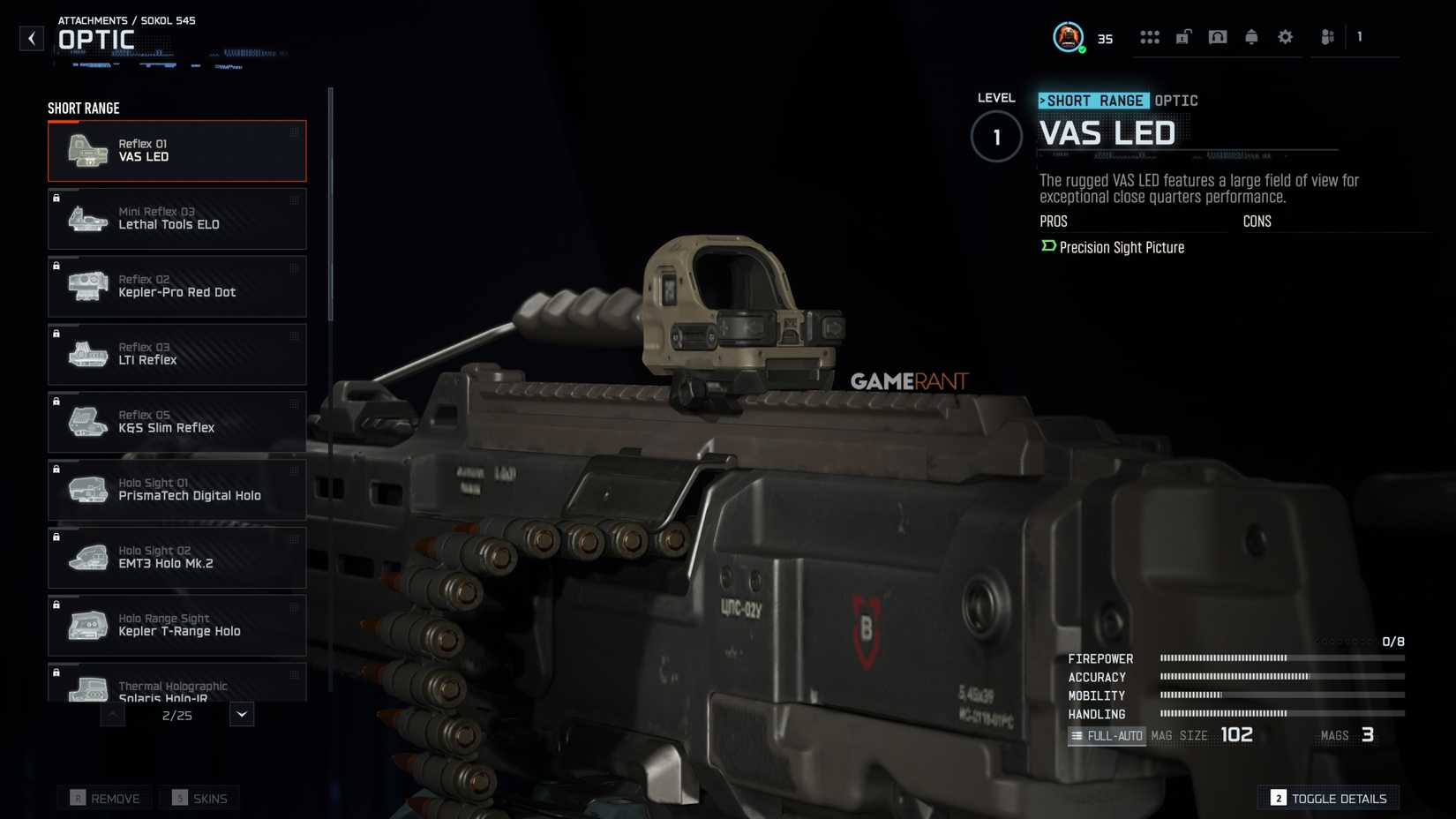The image size is (1456, 819).
Task: Click the squad icon next to the counter
Action: click(x=1327, y=37)
